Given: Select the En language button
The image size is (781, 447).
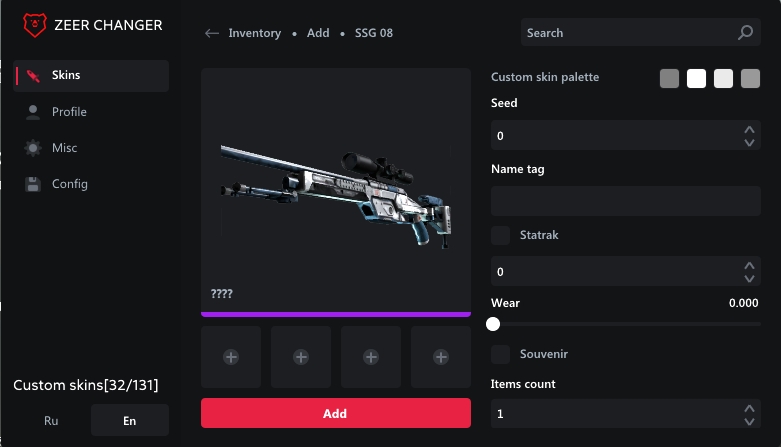Looking at the screenshot, I should (129, 421).
